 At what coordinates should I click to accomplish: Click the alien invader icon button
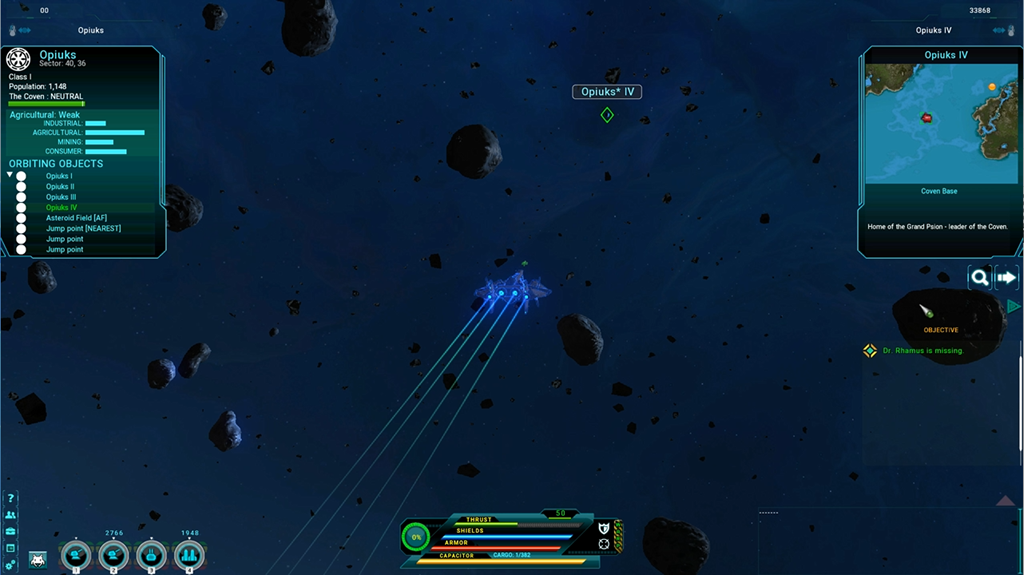38,559
